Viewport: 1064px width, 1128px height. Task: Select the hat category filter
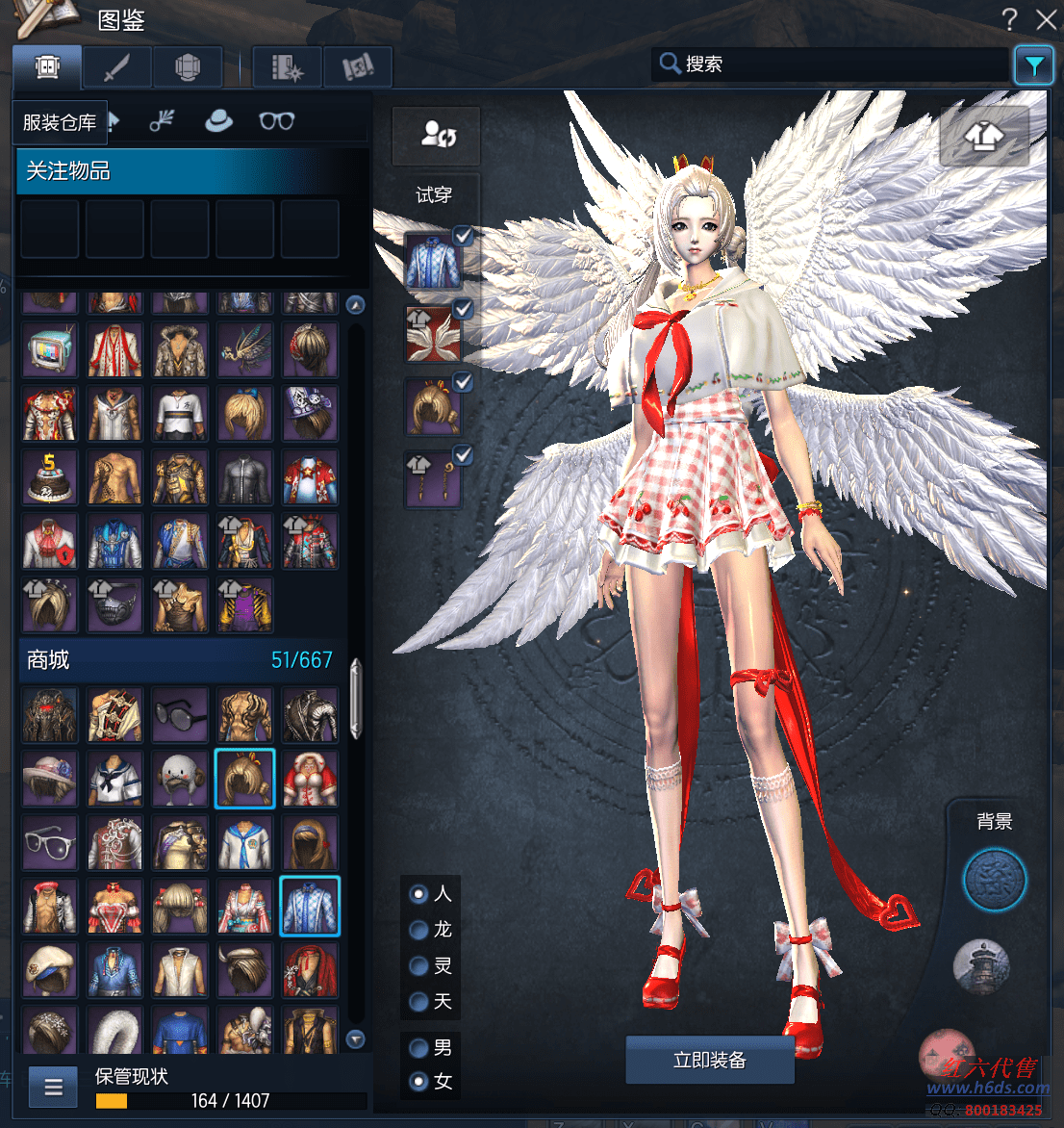pos(219,121)
